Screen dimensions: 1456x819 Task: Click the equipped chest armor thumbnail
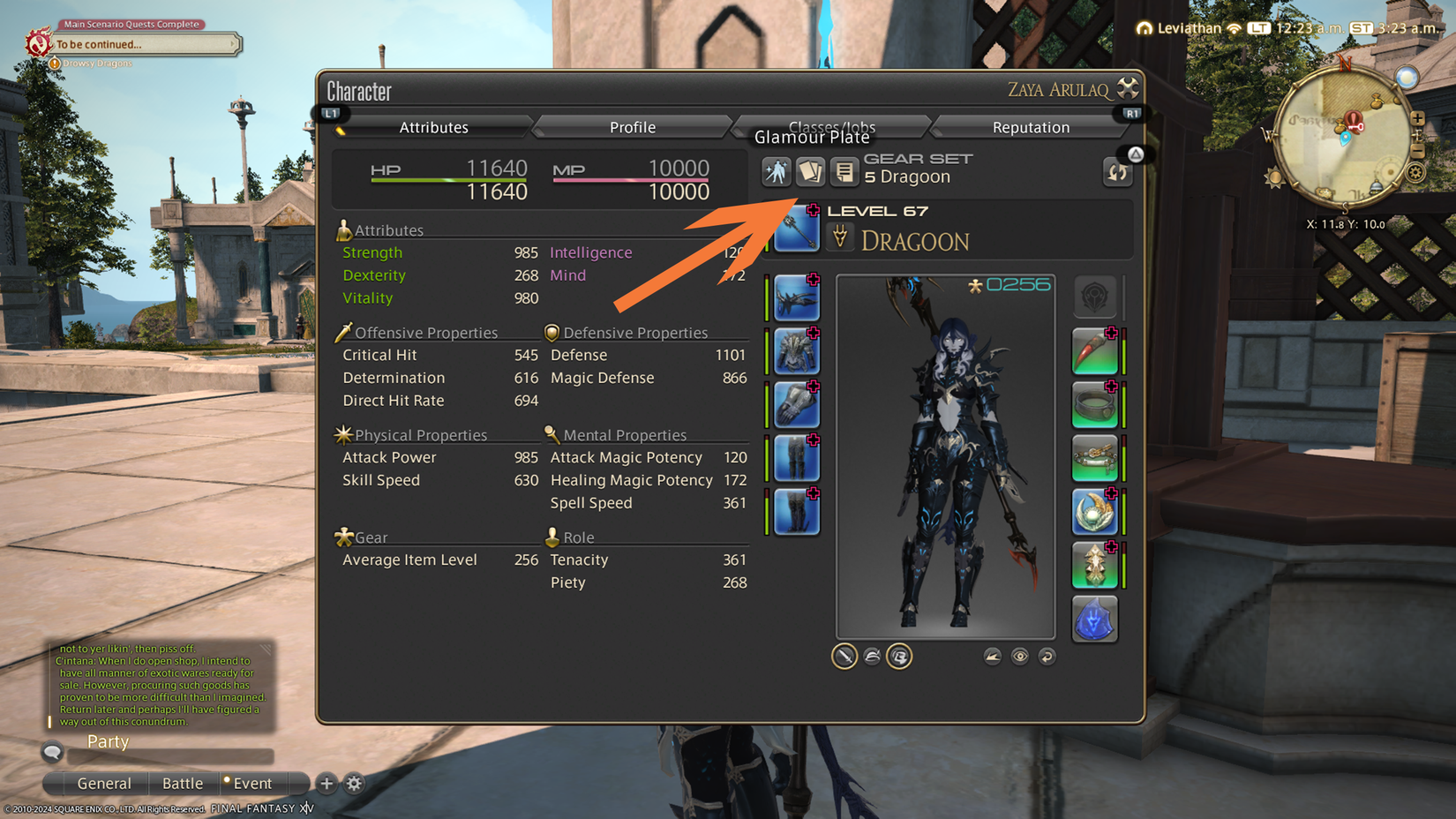pos(797,350)
